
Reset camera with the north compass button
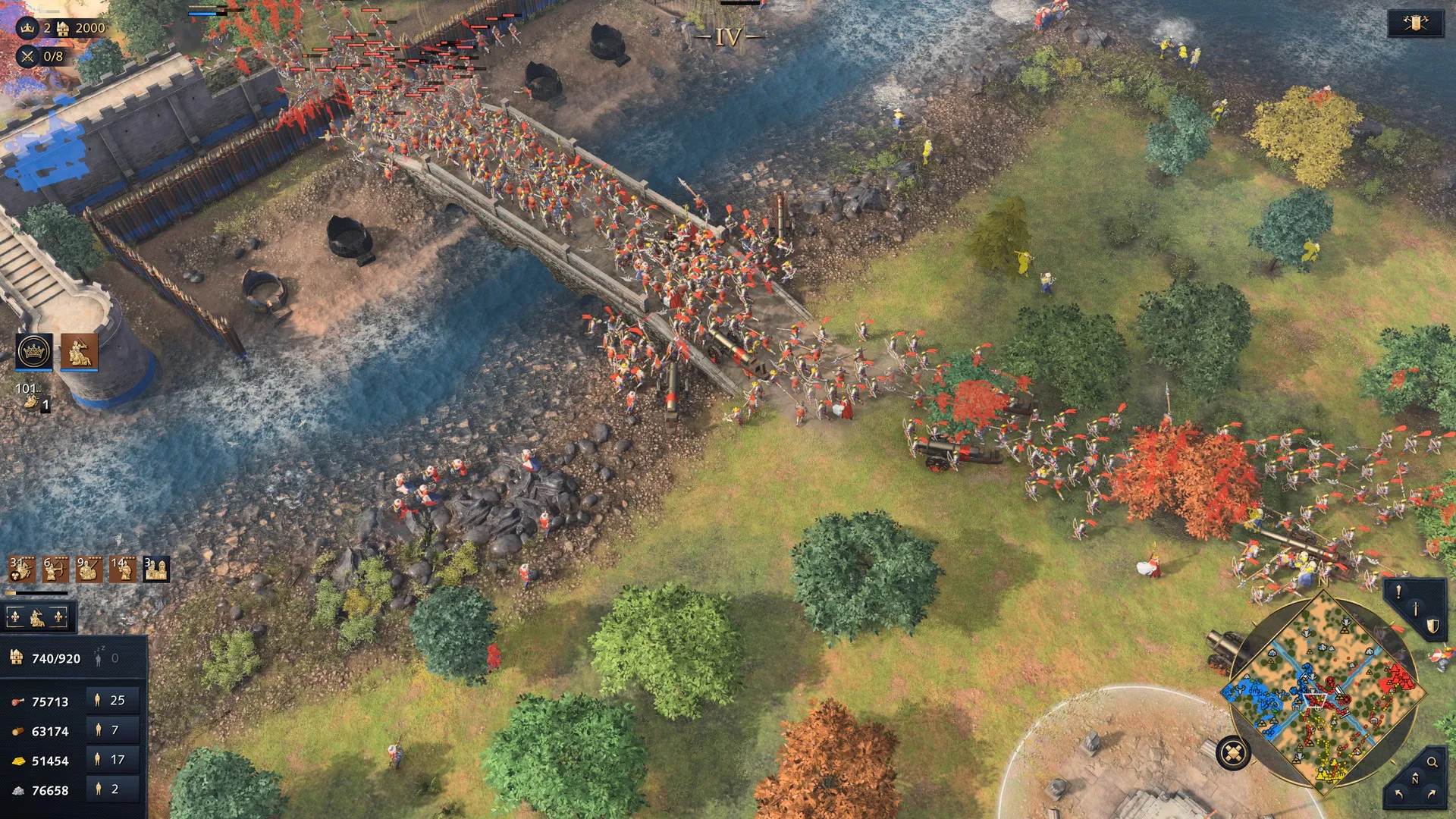pyautogui.click(x=1415, y=780)
